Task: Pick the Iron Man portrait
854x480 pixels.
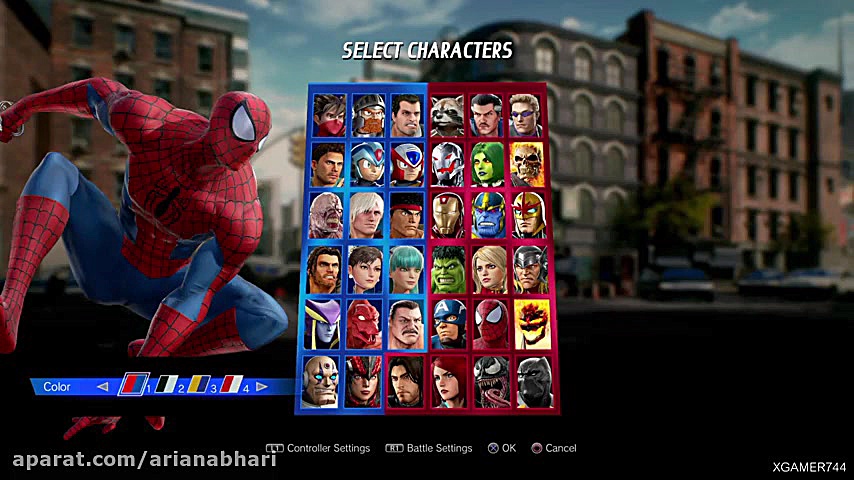Action: tap(447, 214)
